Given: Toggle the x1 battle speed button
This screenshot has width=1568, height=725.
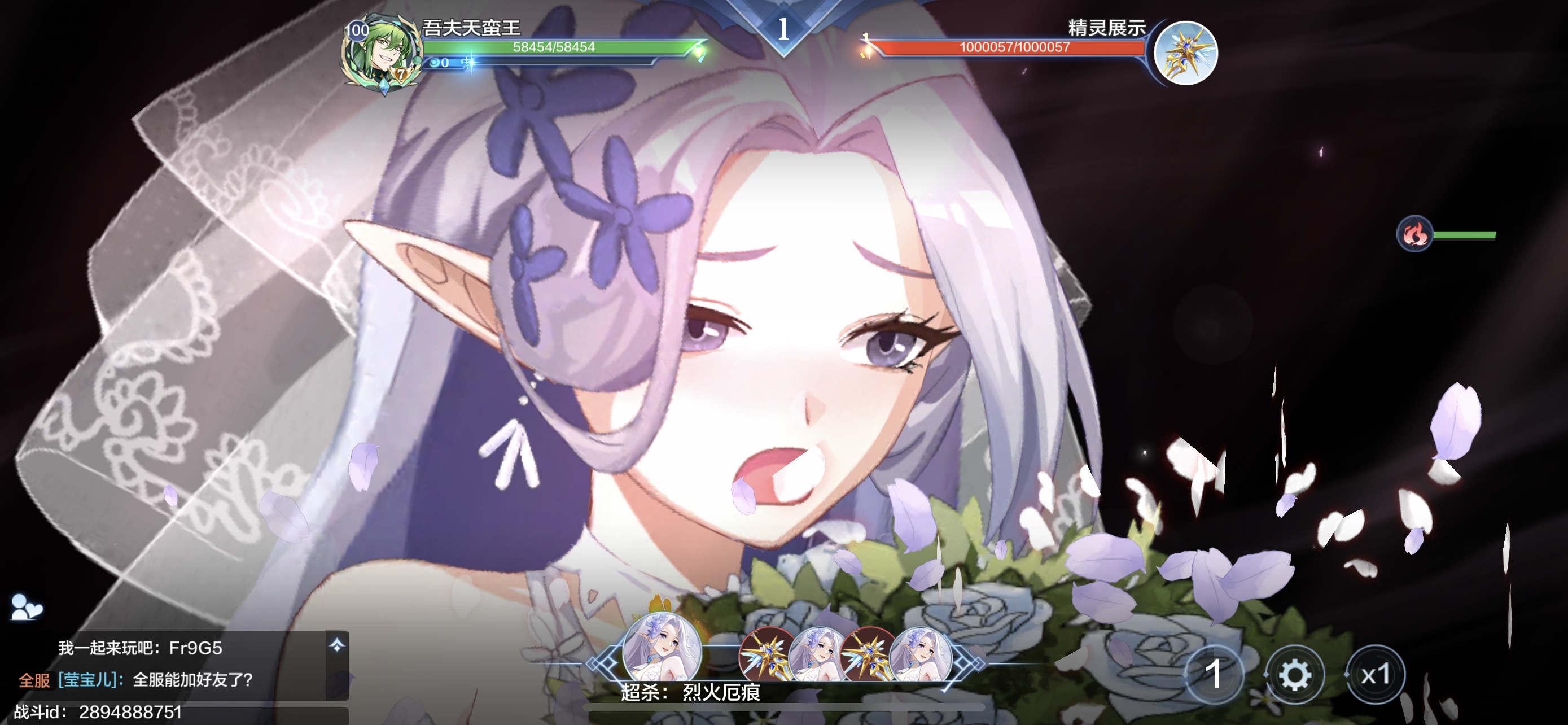Looking at the screenshot, I should pos(1375,675).
